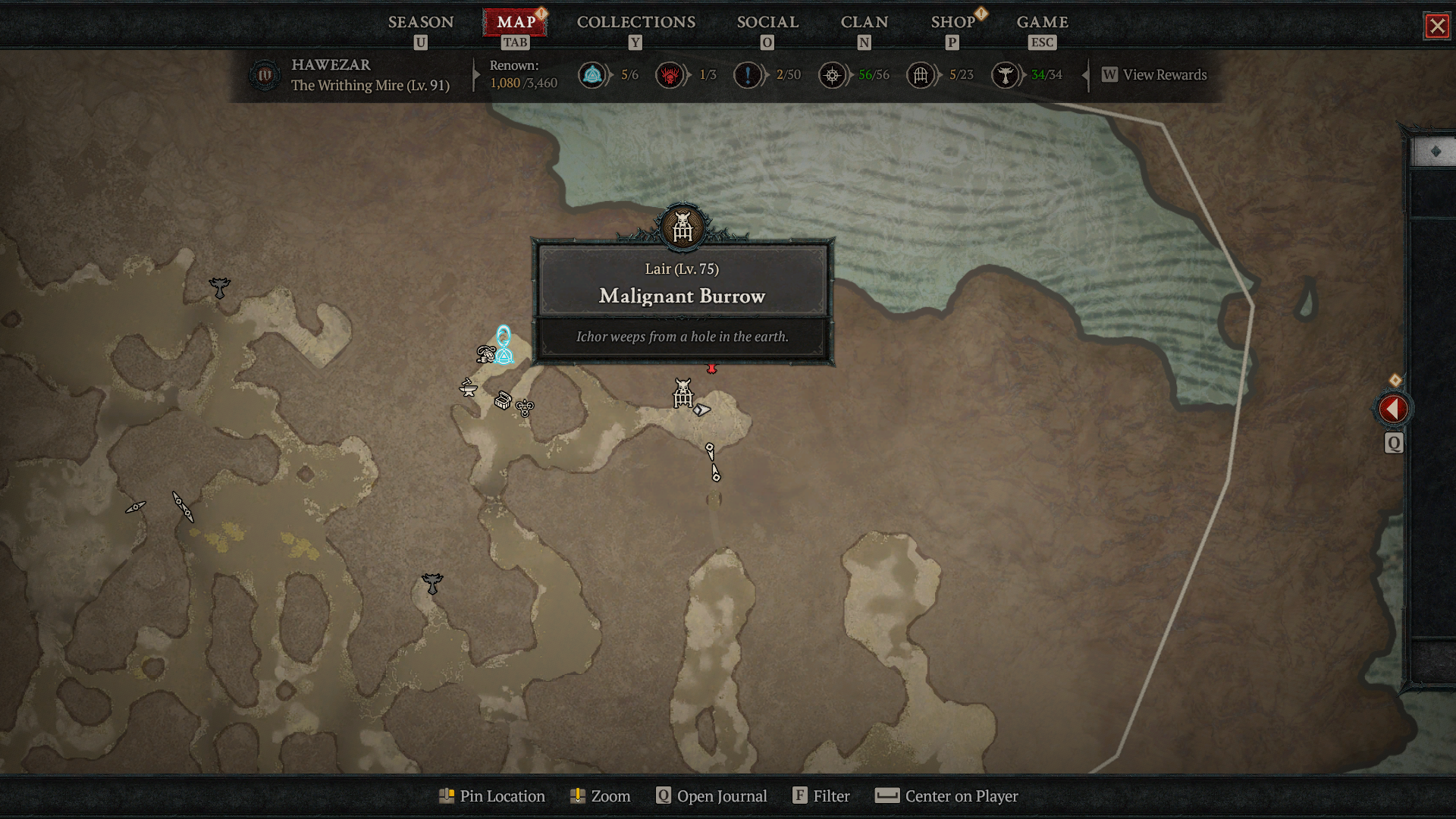This screenshot has height=819, width=1456.
Task: Open the Game menu tab
Action: tap(1042, 22)
